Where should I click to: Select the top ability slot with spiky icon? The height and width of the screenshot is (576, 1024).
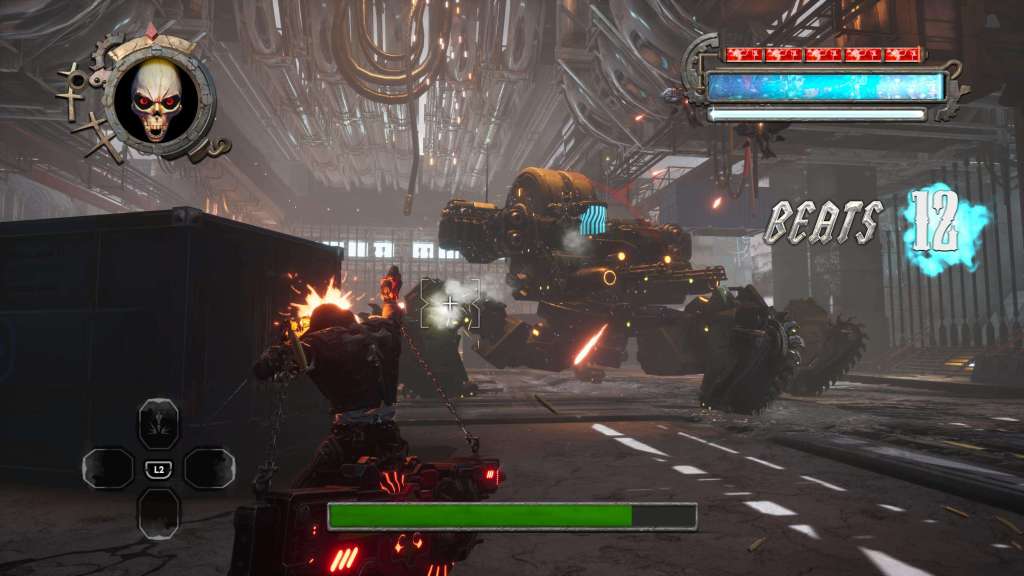click(158, 422)
